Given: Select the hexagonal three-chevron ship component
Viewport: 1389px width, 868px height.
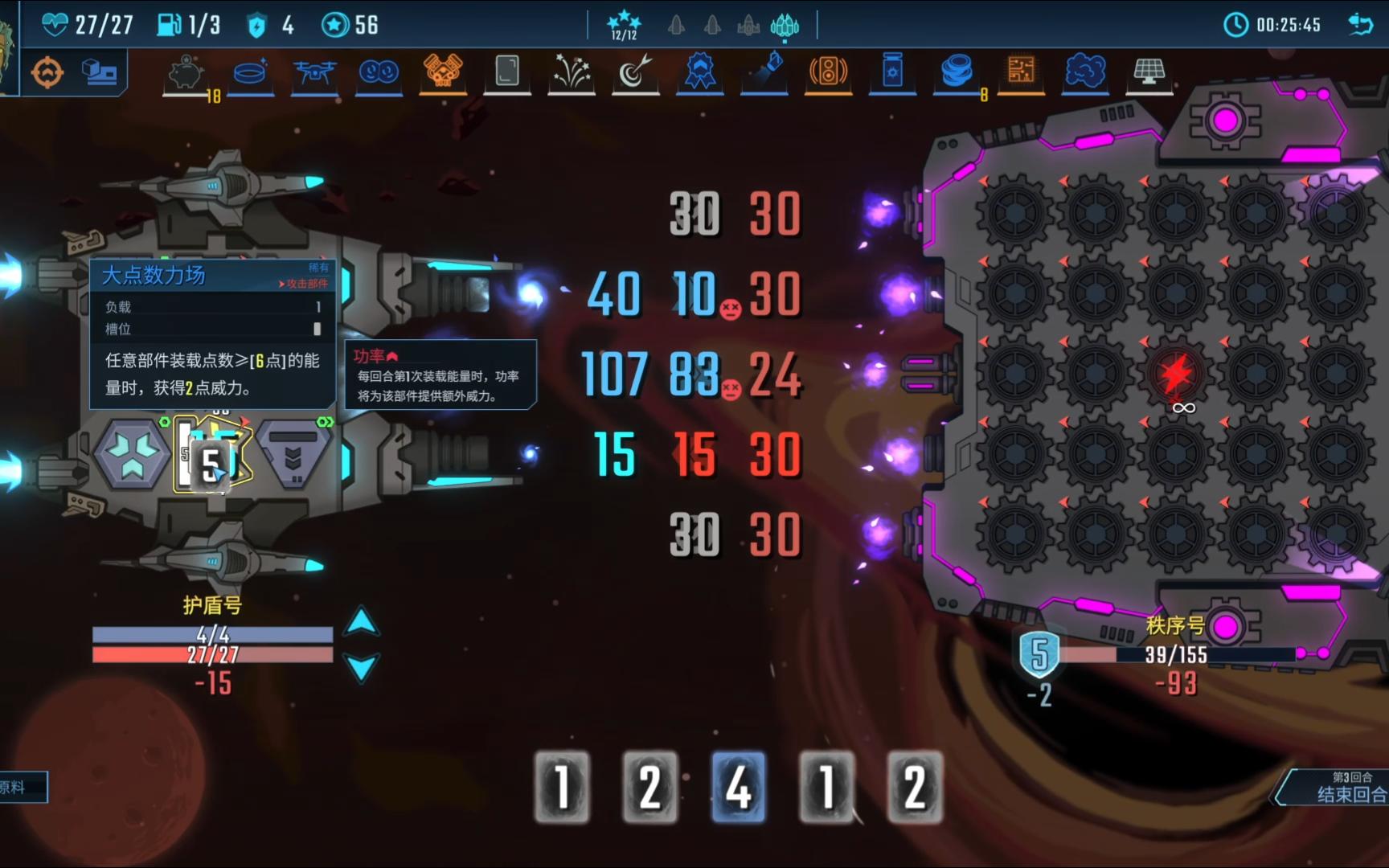Looking at the screenshot, I should [x=132, y=455].
